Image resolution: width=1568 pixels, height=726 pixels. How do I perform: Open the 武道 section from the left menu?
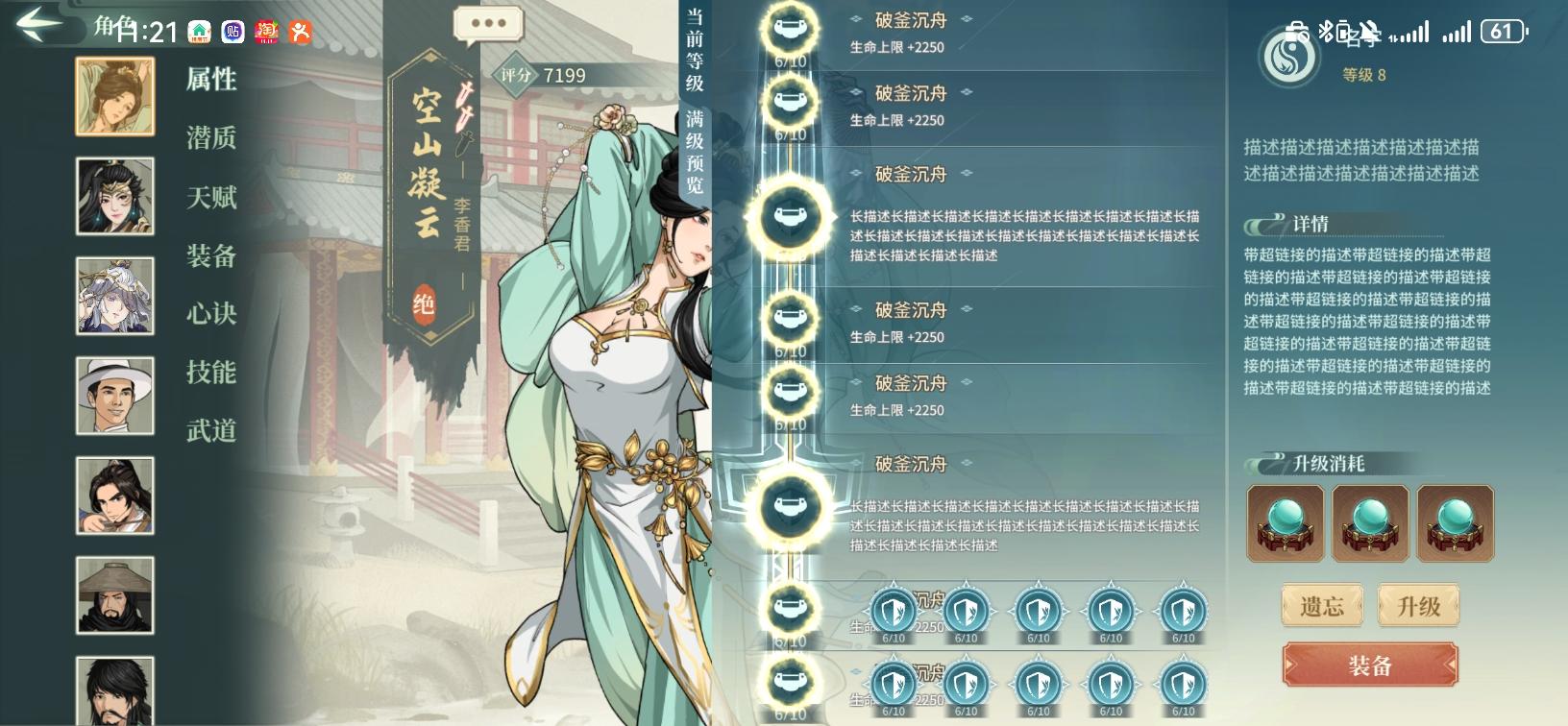(212, 431)
